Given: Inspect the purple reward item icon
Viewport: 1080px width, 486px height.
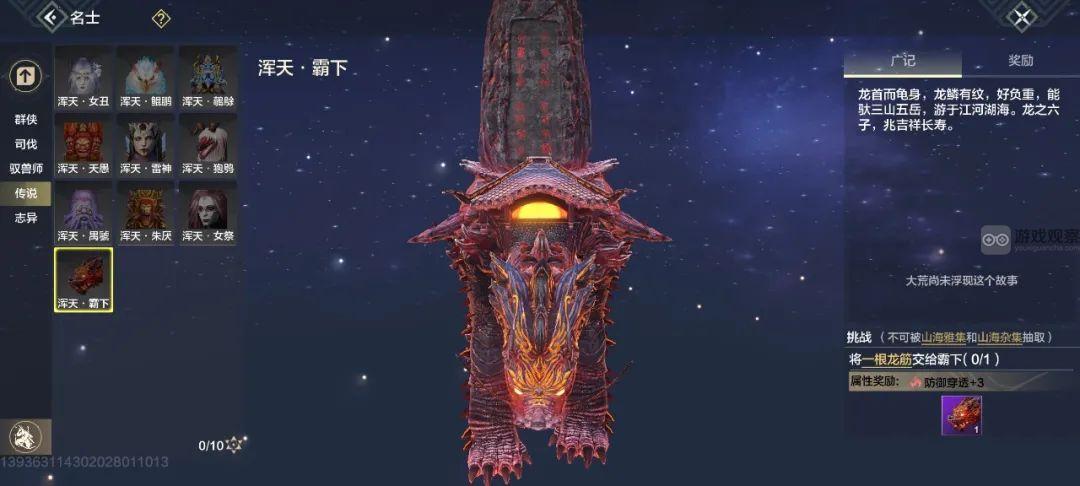Looking at the screenshot, I should (961, 416).
